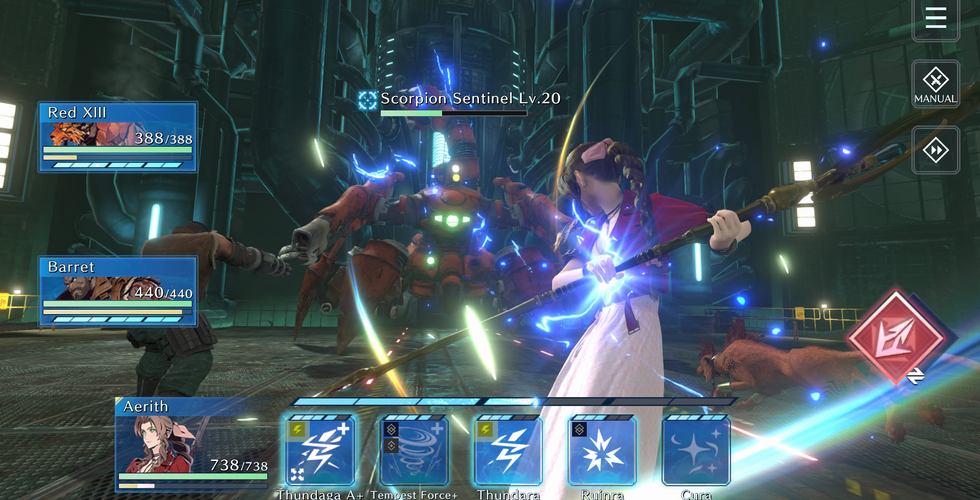Screen dimensions: 980x500
Task: Activate the fast-forward speed button
Action: [x=935, y=150]
